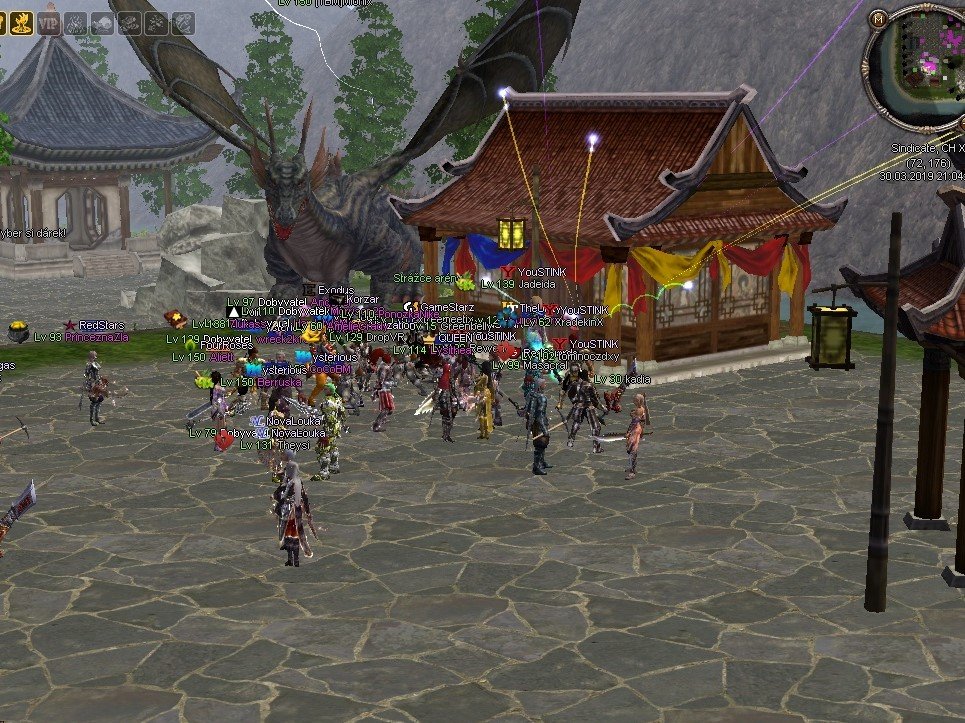Open the map with the M button
The height and width of the screenshot is (723, 965).
pyautogui.click(x=880, y=18)
